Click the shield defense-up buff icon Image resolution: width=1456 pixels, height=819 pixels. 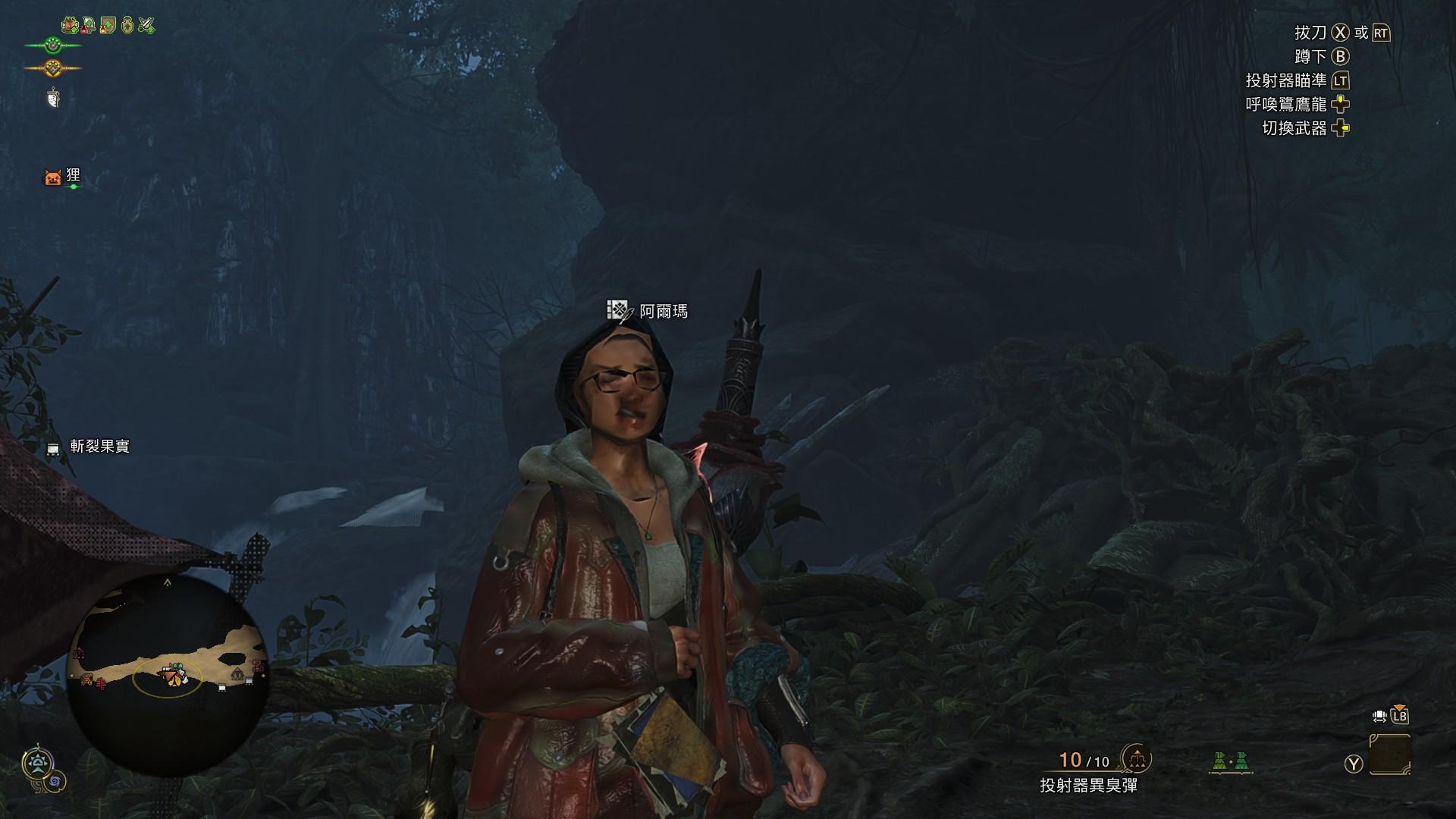(108, 26)
